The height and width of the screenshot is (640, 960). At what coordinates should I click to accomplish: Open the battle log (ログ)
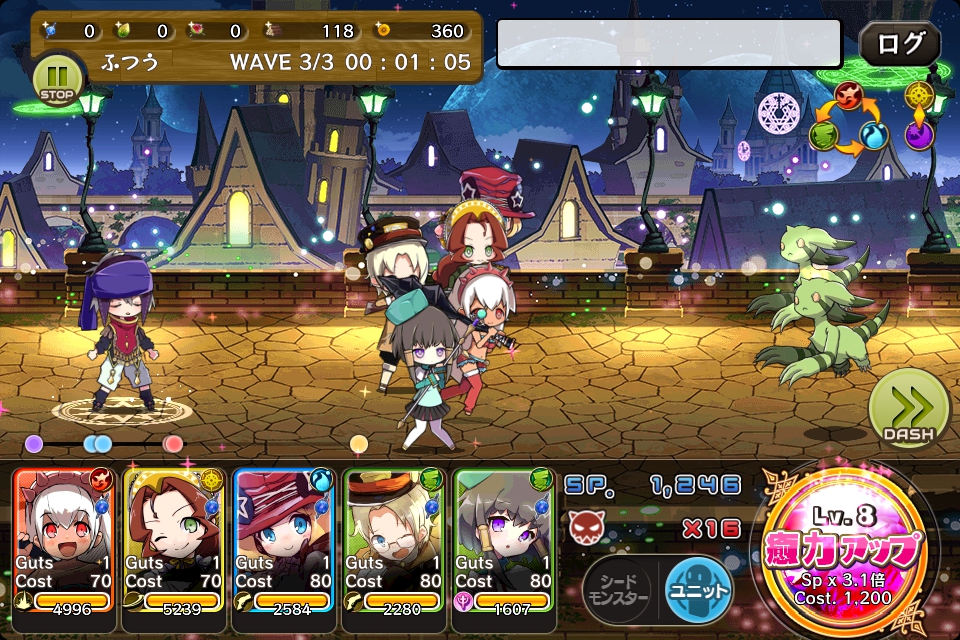(900, 44)
